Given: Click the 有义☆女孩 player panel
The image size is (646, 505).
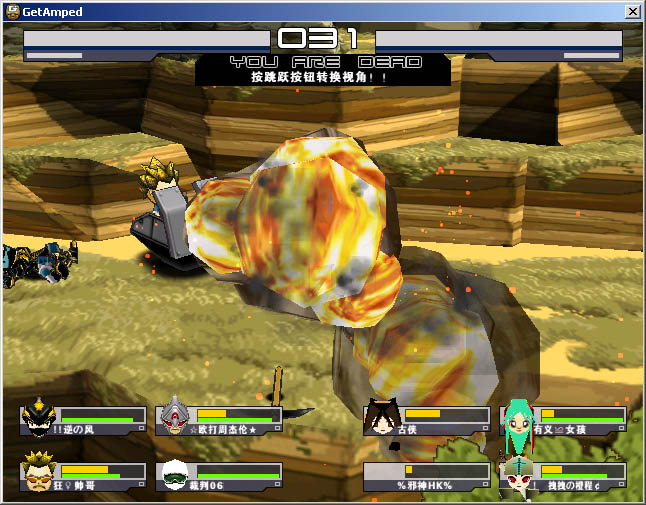Looking at the screenshot, I should (x=565, y=419).
